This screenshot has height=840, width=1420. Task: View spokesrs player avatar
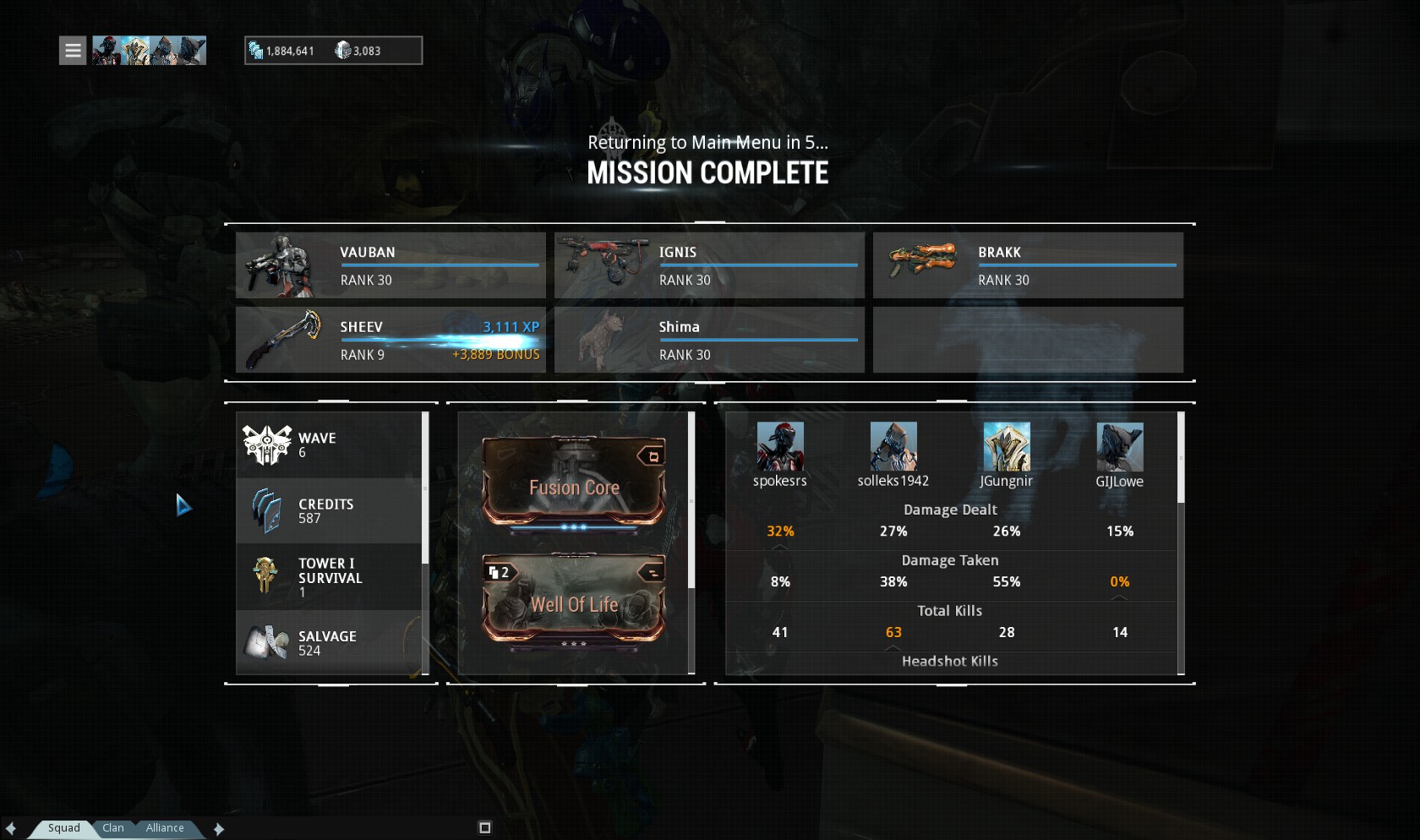pyautogui.click(x=779, y=447)
